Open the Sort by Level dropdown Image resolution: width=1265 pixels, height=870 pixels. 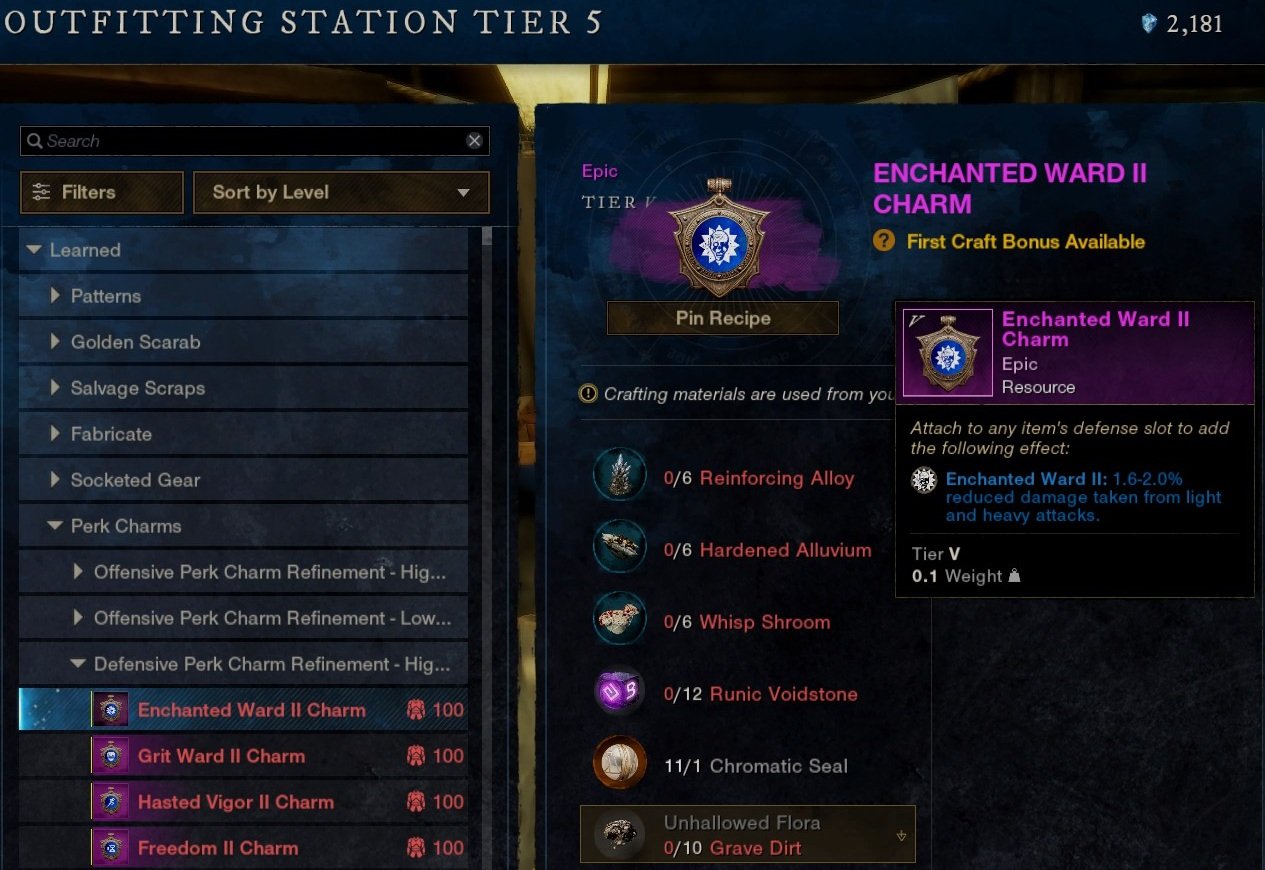tap(340, 192)
